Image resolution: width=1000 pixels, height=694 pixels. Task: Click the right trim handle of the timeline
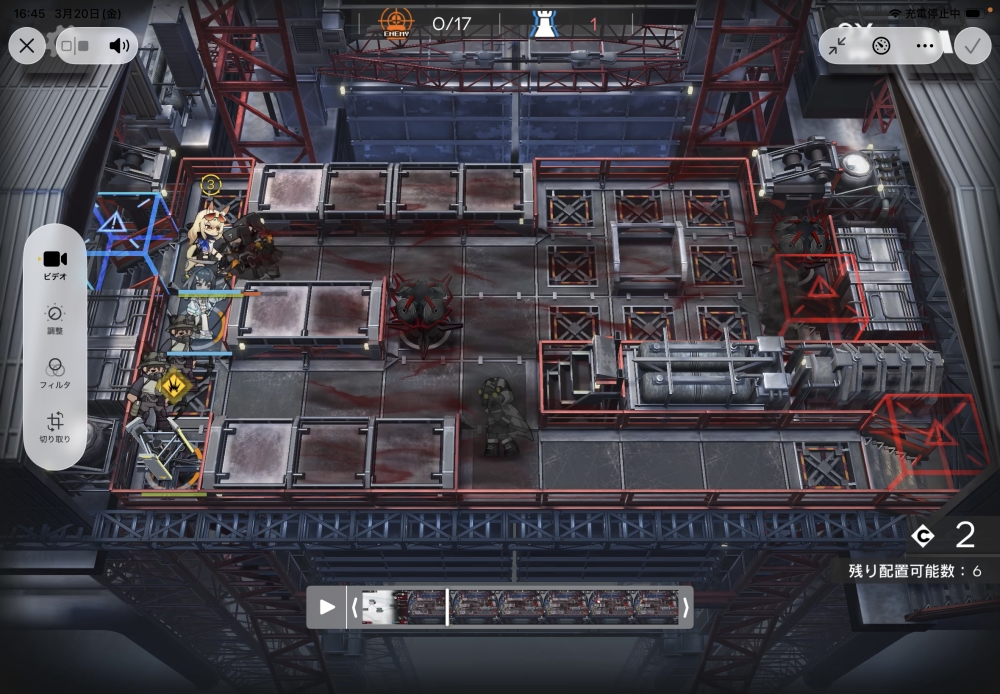tap(686, 607)
